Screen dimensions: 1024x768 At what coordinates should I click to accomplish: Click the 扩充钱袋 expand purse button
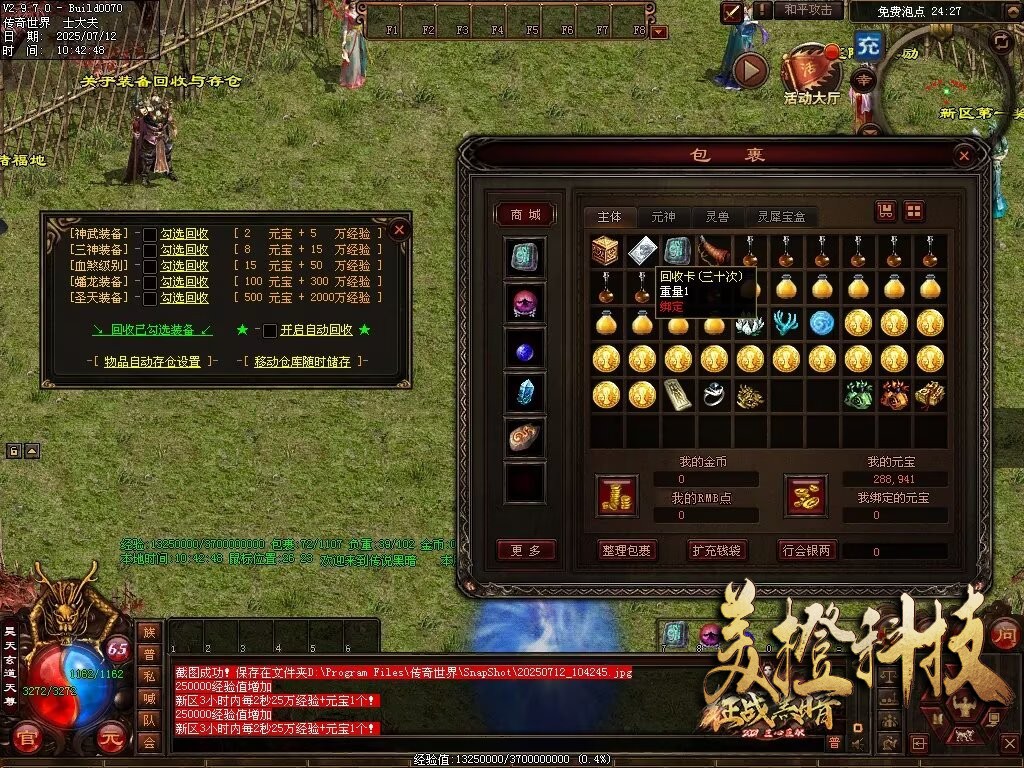(x=717, y=550)
